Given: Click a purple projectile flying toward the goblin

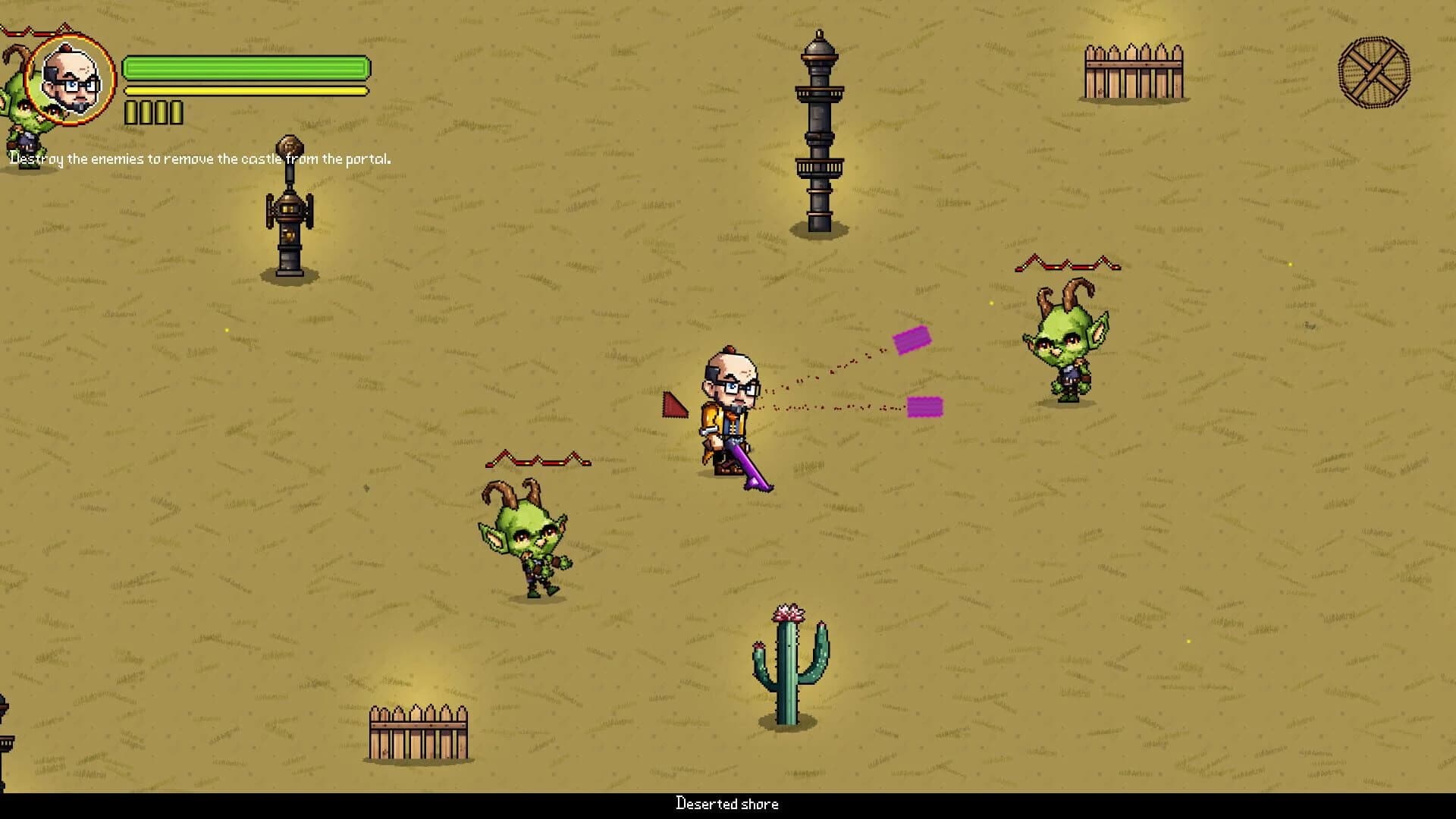Looking at the screenshot, I should [x=914, y=340].
